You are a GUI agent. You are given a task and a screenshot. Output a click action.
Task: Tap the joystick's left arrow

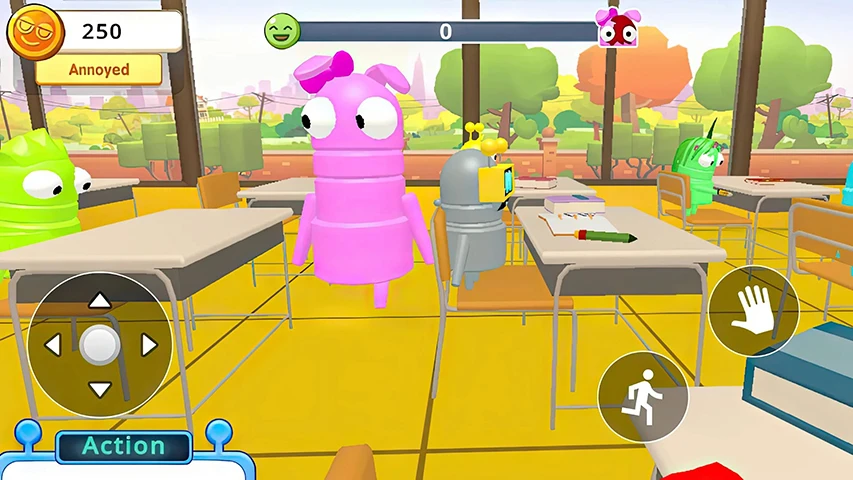54,346
